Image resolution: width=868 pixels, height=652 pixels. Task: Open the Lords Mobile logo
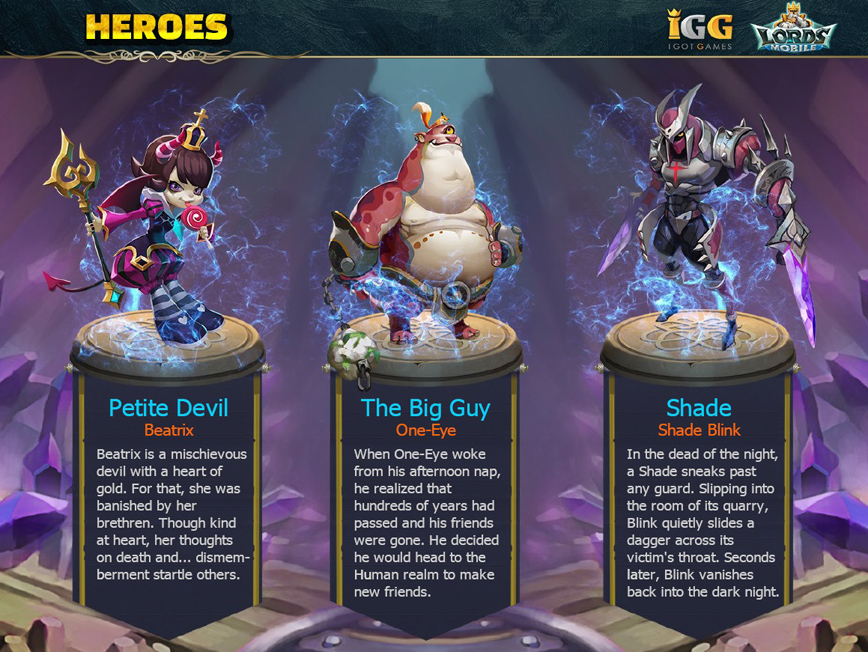point(793,30)
